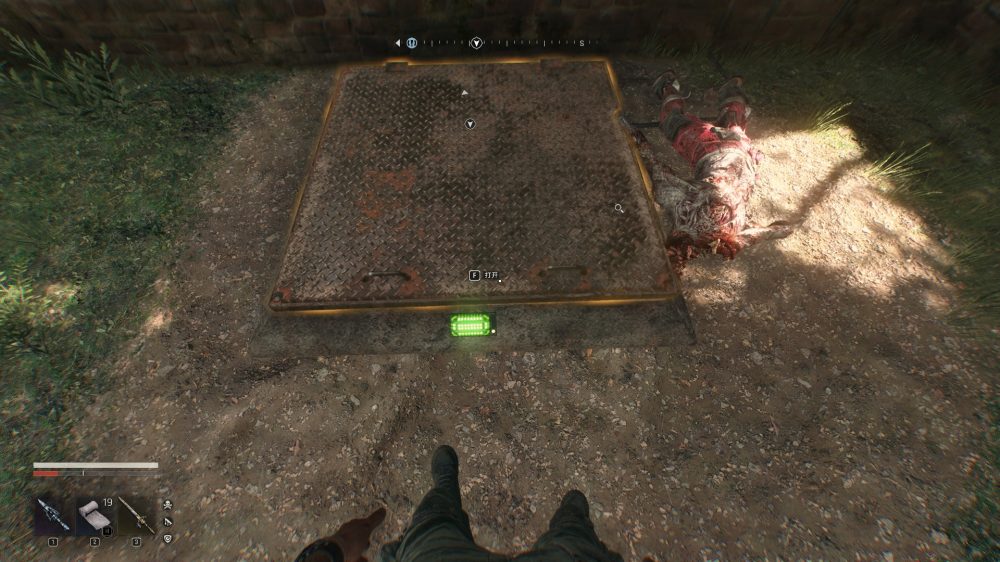Image resolution: width=1000 pixels, height=562 pixels.
Task: Equip the long sword in slot 3
Action: 136,515
